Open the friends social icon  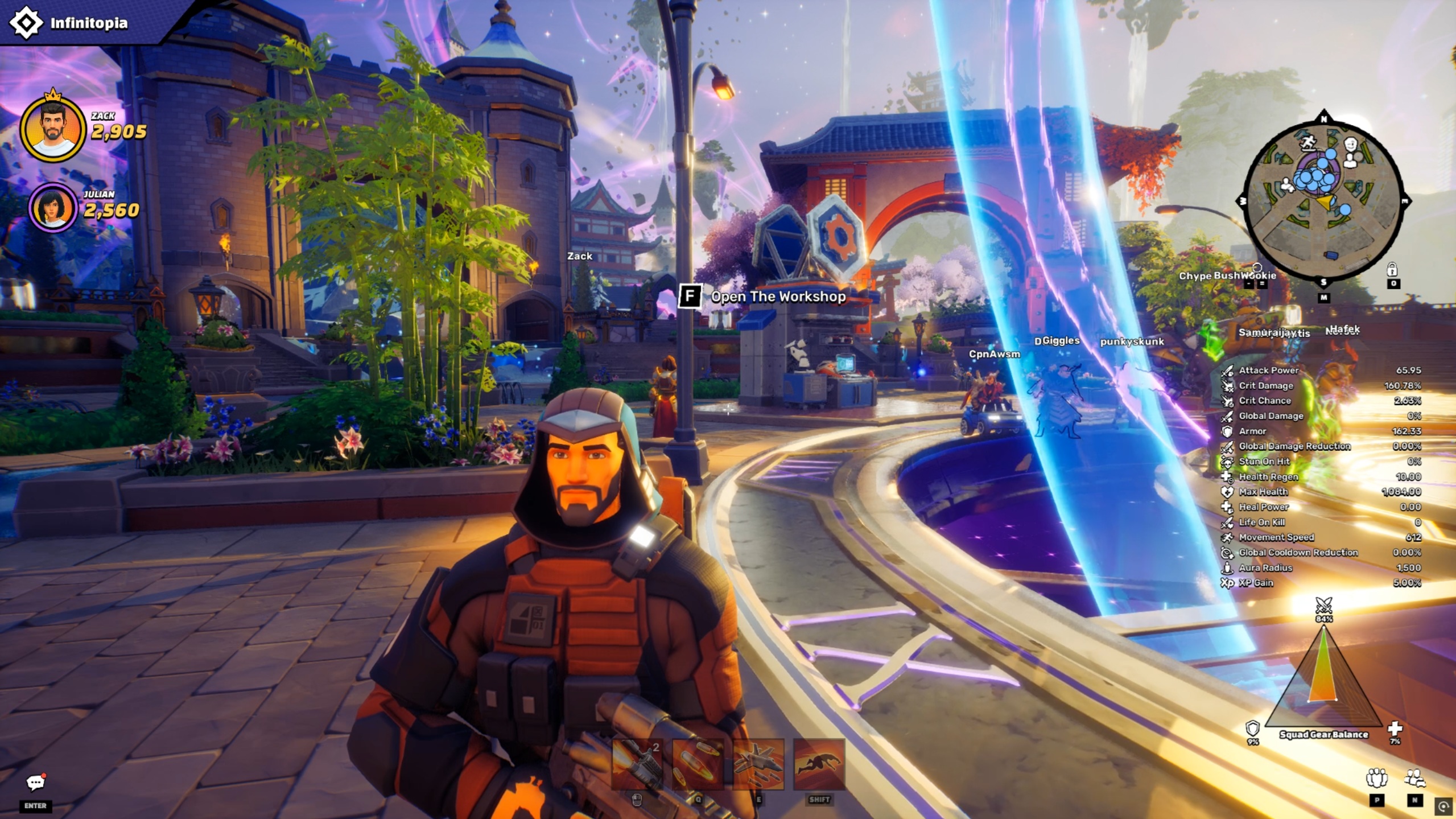point(1414,778)
